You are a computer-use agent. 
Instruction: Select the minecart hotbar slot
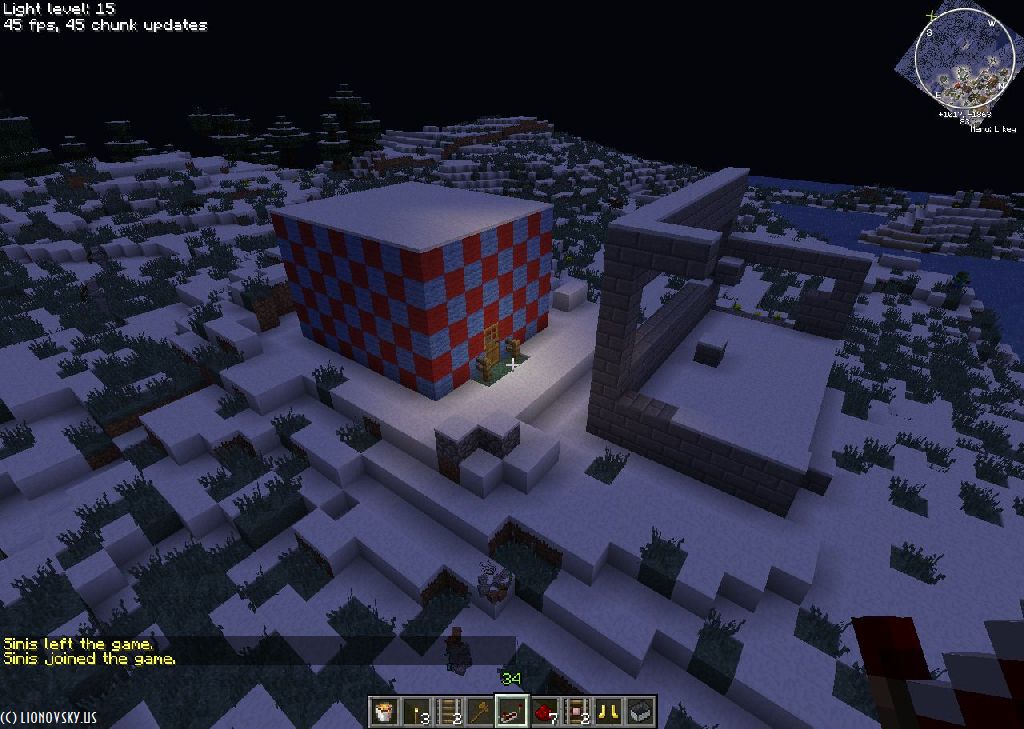tap(640, 711)
